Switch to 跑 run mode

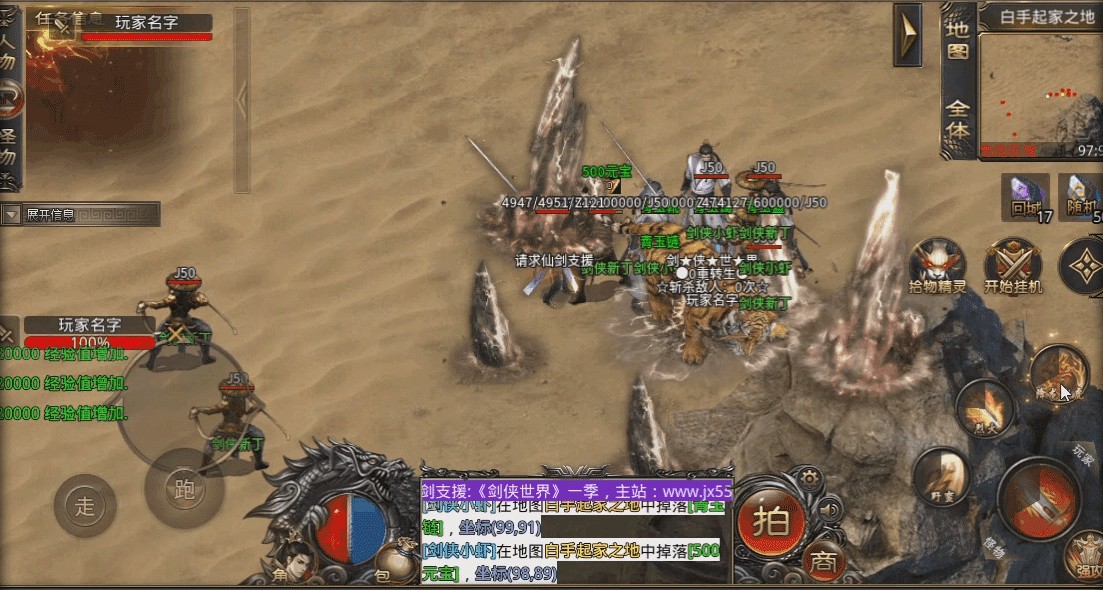coord(183,489)
